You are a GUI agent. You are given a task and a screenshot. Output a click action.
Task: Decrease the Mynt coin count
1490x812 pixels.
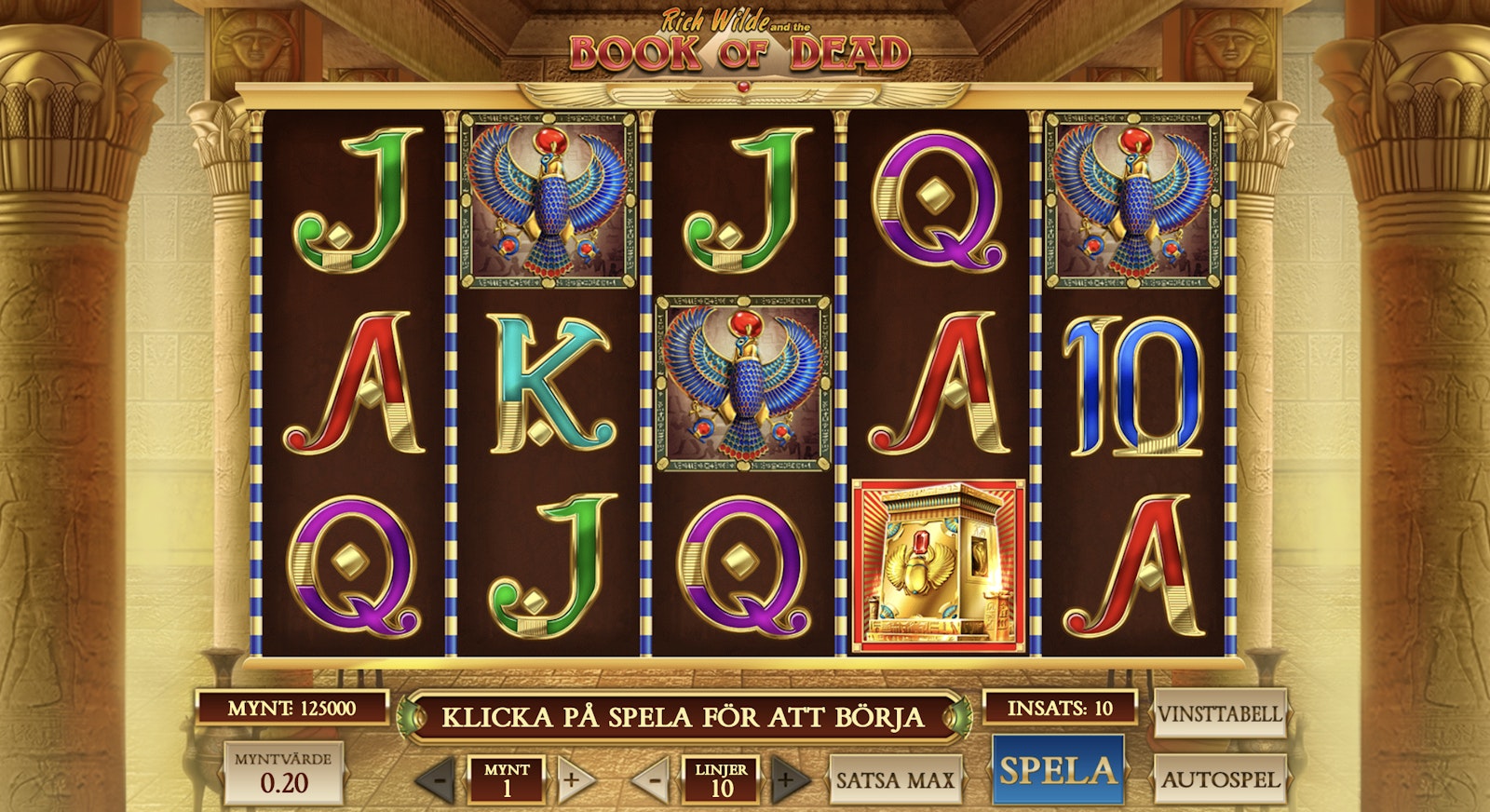coord(439,778)
